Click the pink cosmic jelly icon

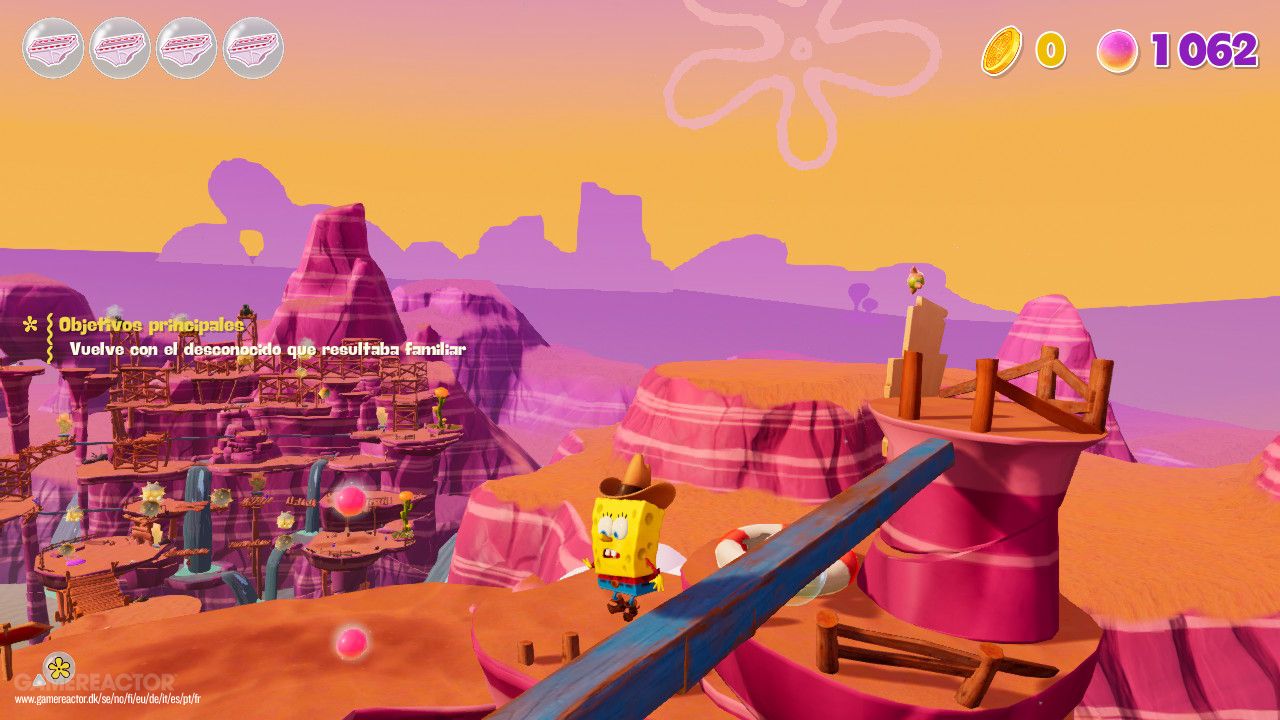coord(1117,50)
